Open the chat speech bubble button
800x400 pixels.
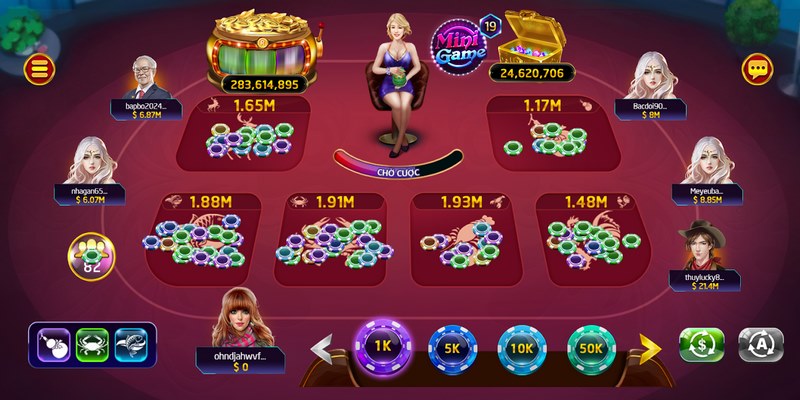(x=758, y=69)
